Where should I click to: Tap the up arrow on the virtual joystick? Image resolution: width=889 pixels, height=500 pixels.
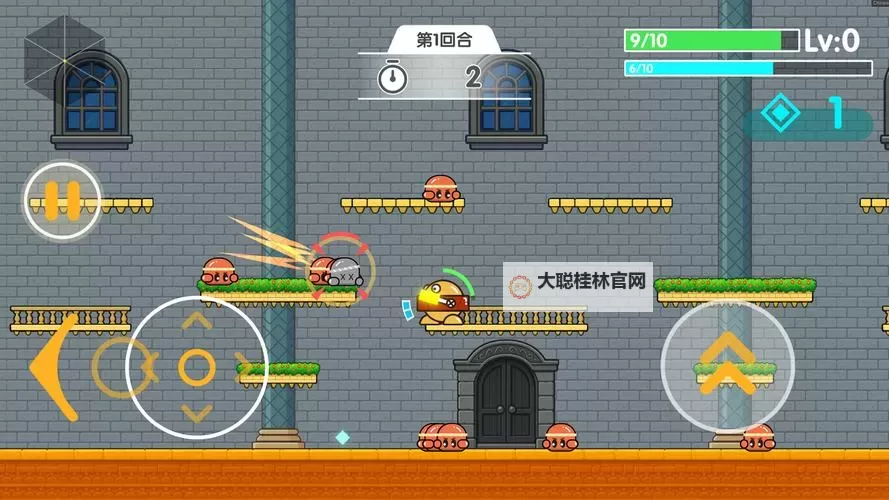coord(197,322)
